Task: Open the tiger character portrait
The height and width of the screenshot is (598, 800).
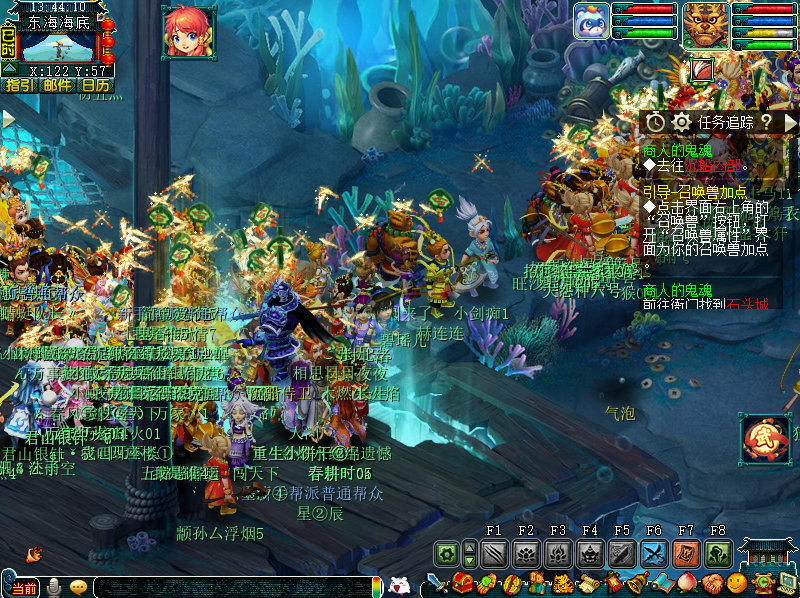Action: coord(705,24)
